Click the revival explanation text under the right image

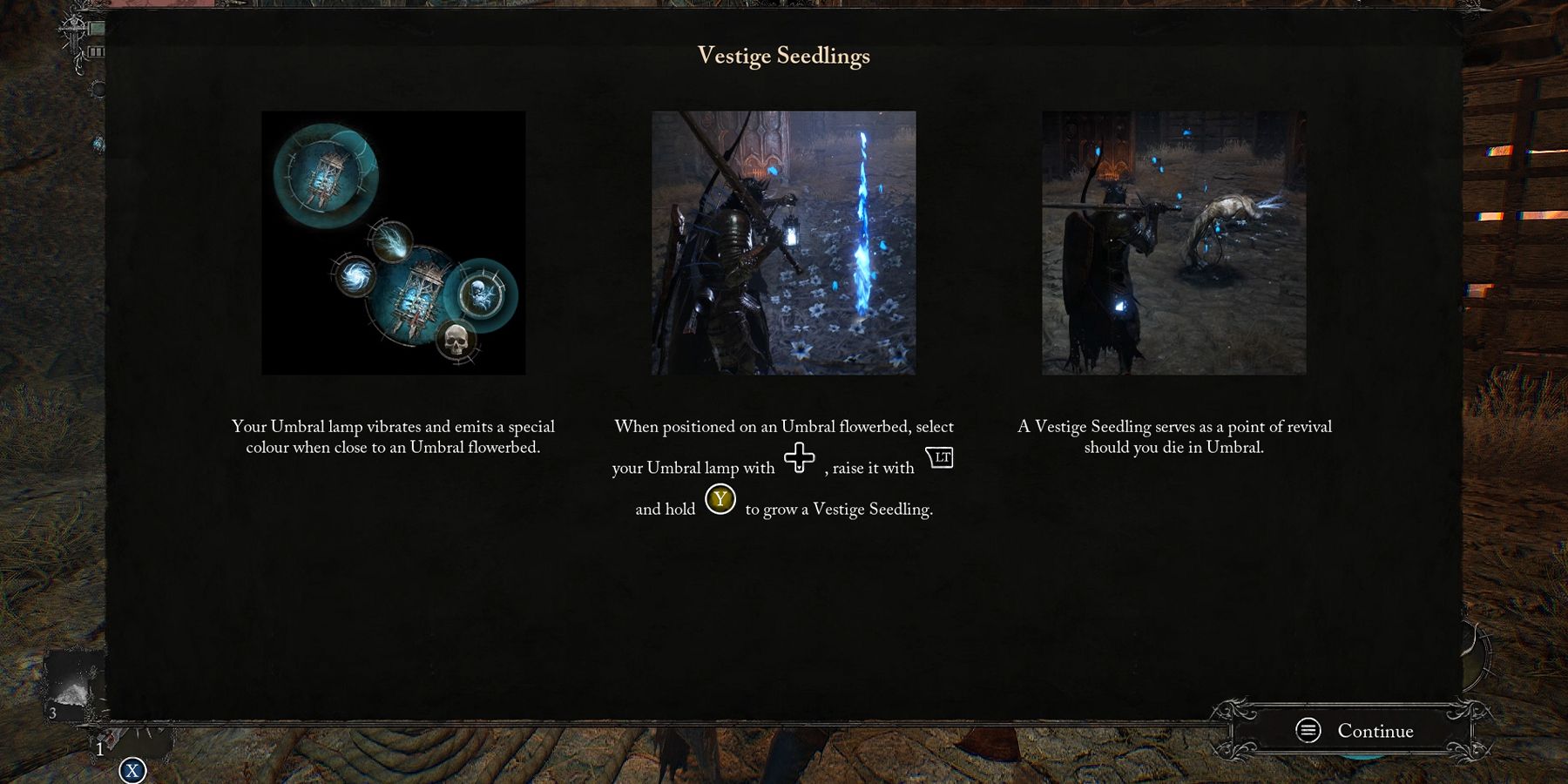[1174, 436]
